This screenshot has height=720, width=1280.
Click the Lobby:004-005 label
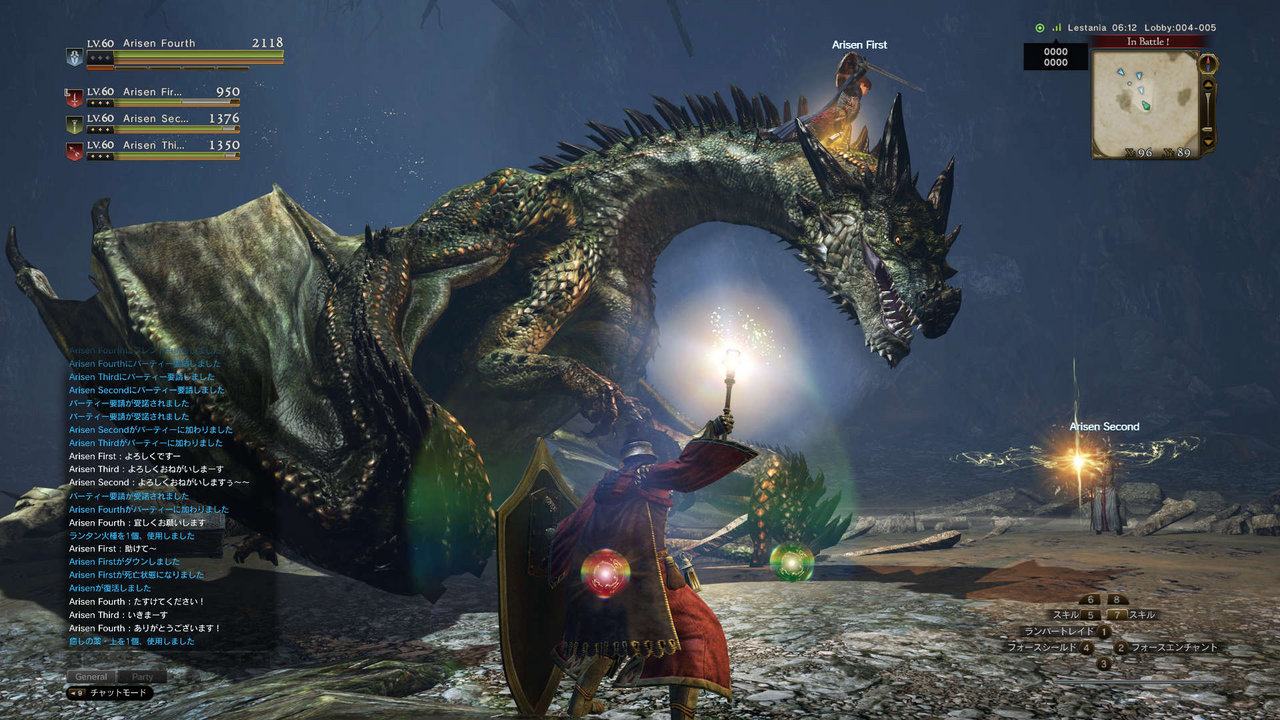pyautogui.click(x=1180, y=27)
